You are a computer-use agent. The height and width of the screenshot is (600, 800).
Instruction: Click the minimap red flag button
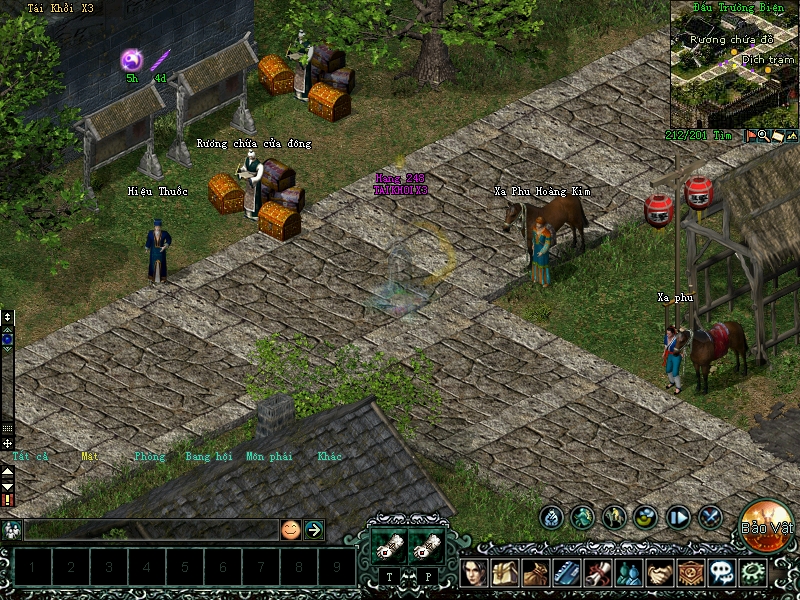[749, 135]
